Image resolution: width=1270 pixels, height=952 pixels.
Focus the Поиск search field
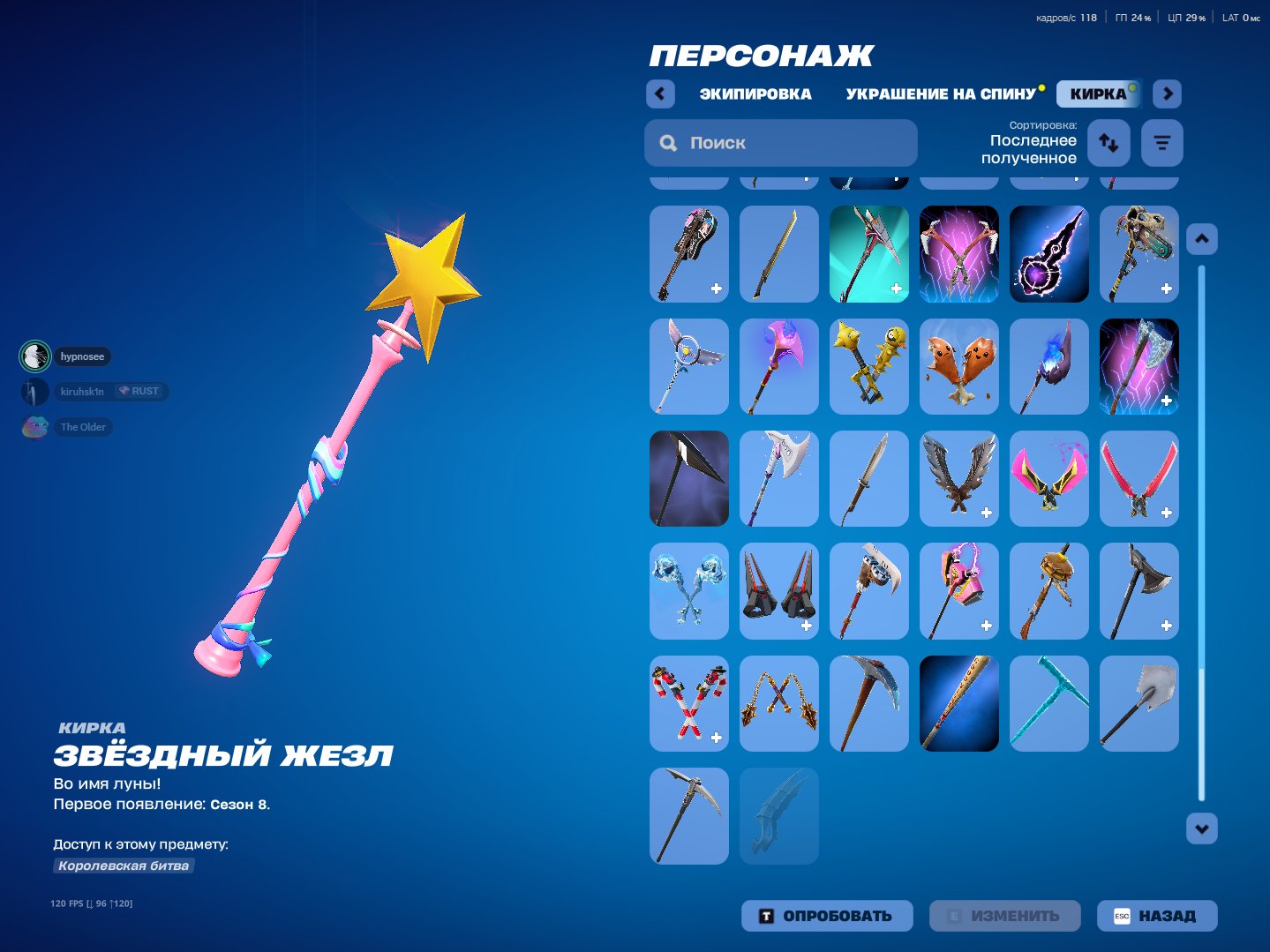(781, 143)
